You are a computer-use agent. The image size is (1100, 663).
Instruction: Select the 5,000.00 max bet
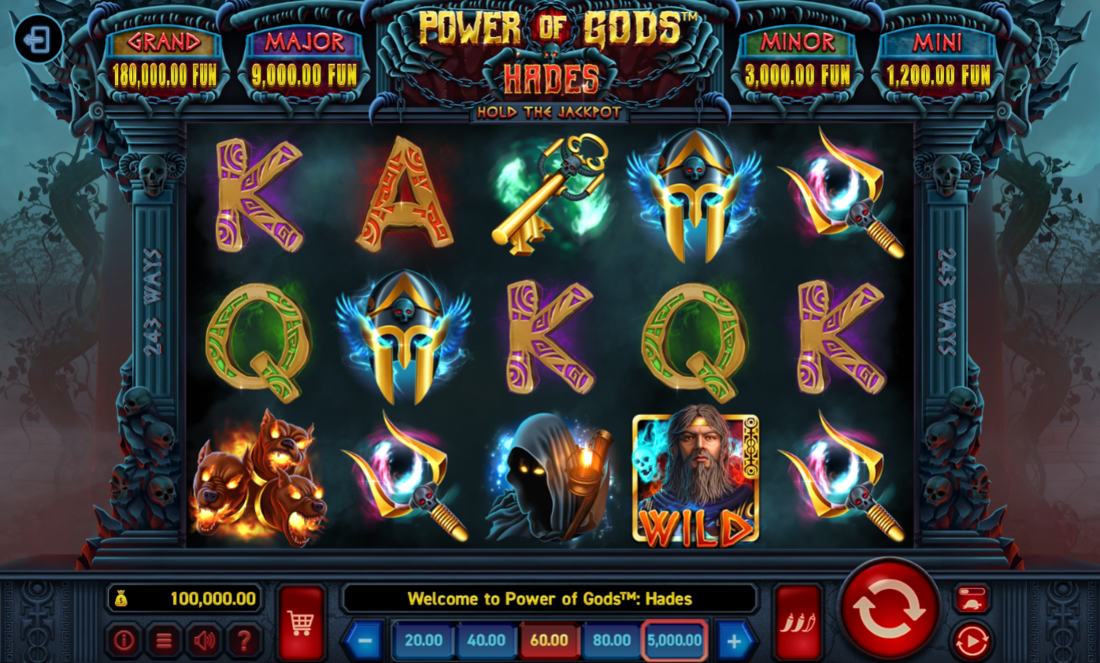pos(674,640)
